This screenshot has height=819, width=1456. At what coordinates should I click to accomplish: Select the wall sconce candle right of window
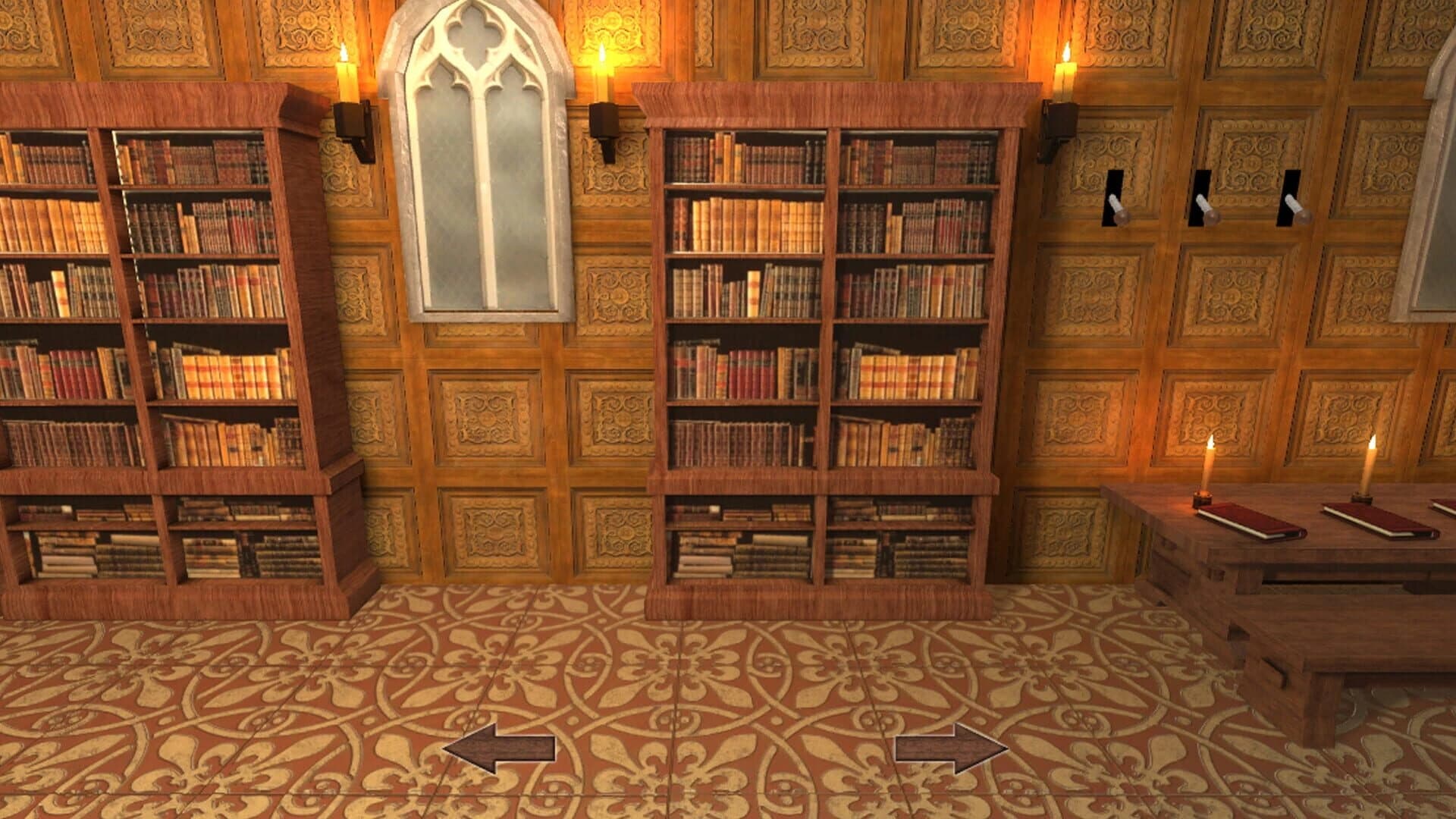tap(601, 72)
